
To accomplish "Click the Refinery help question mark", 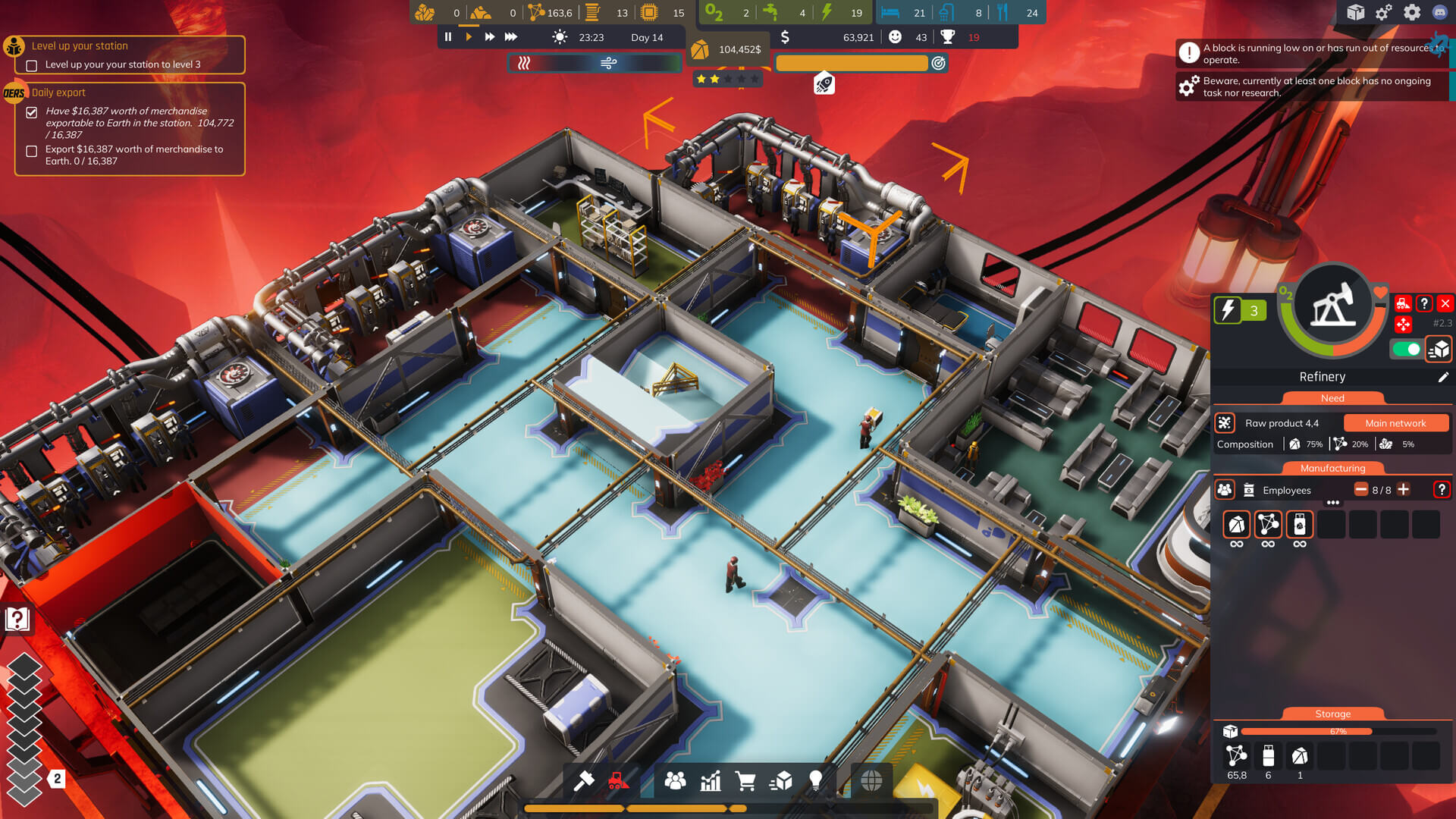I will [x=1426, y=303].
